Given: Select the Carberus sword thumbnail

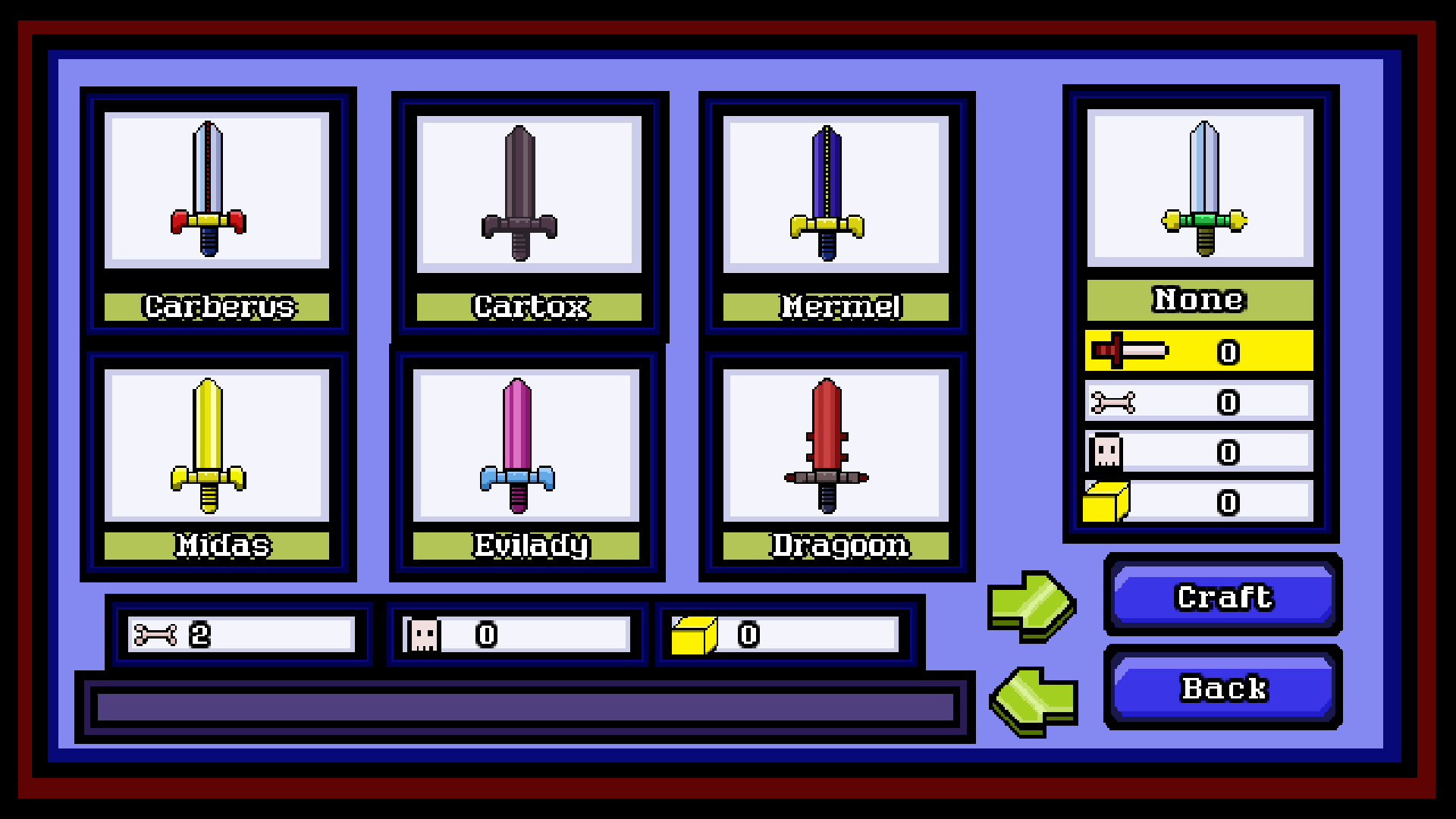Looking at the screenshot, I should point(217,190).
